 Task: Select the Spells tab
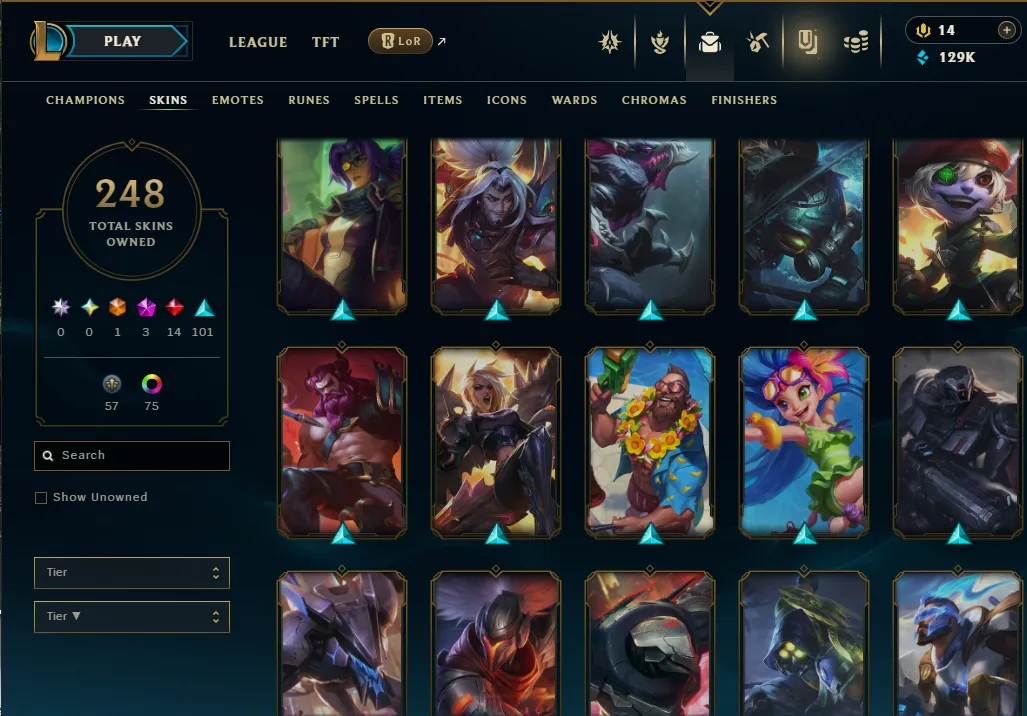coord(376,100)
